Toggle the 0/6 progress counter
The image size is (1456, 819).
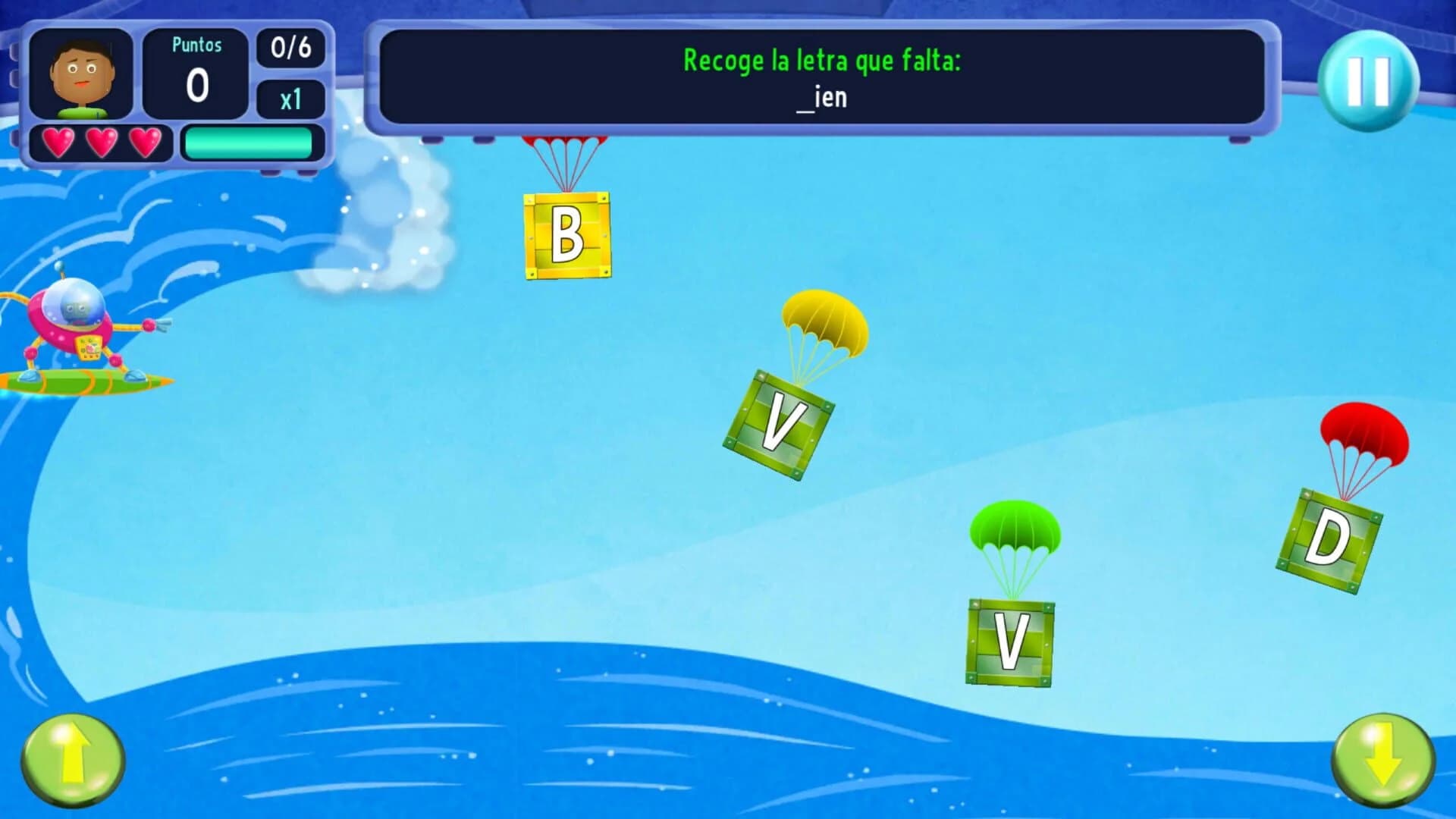(x=290, y=49)
